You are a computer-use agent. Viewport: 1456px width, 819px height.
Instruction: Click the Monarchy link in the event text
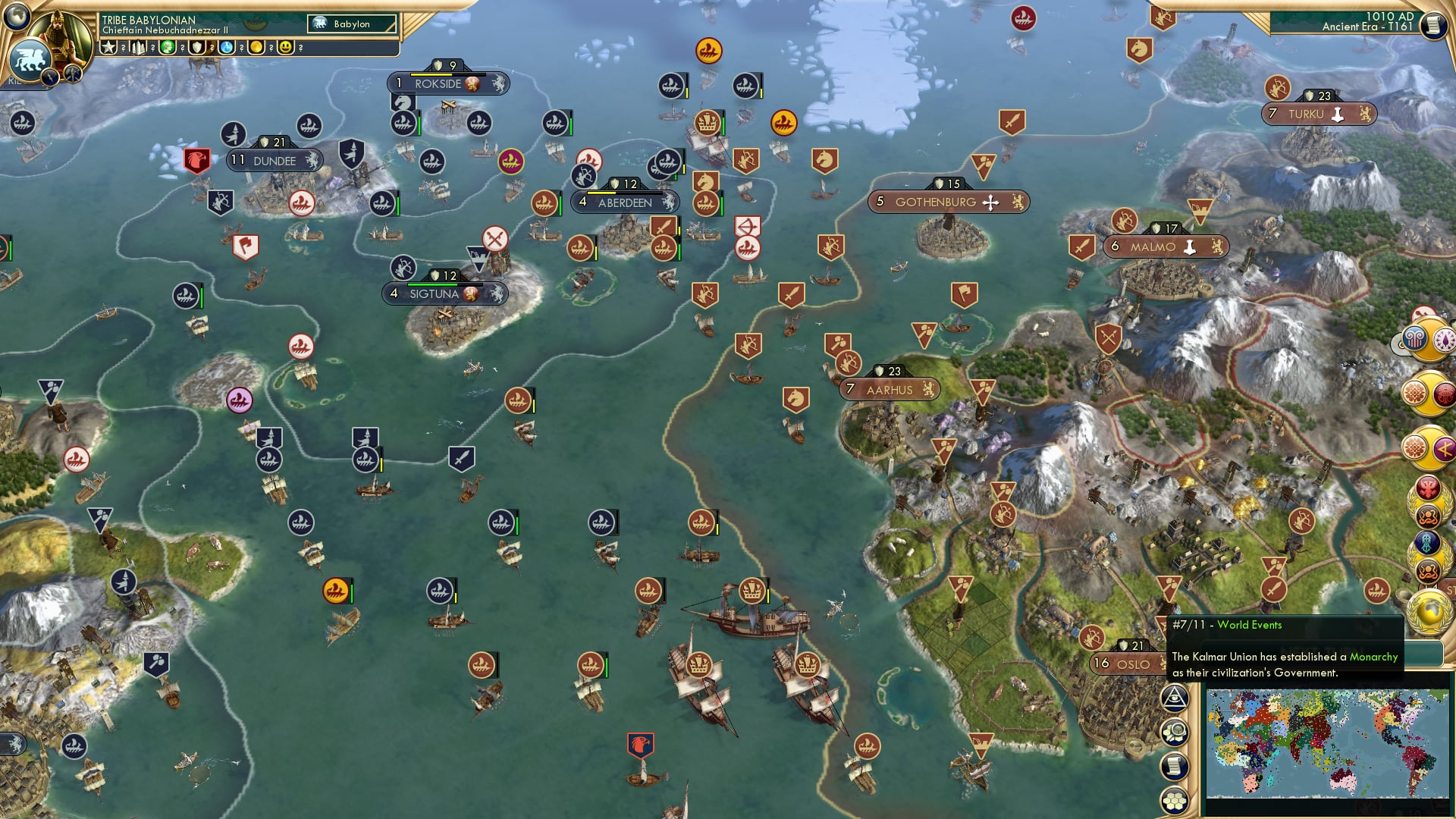point(1373,657)
